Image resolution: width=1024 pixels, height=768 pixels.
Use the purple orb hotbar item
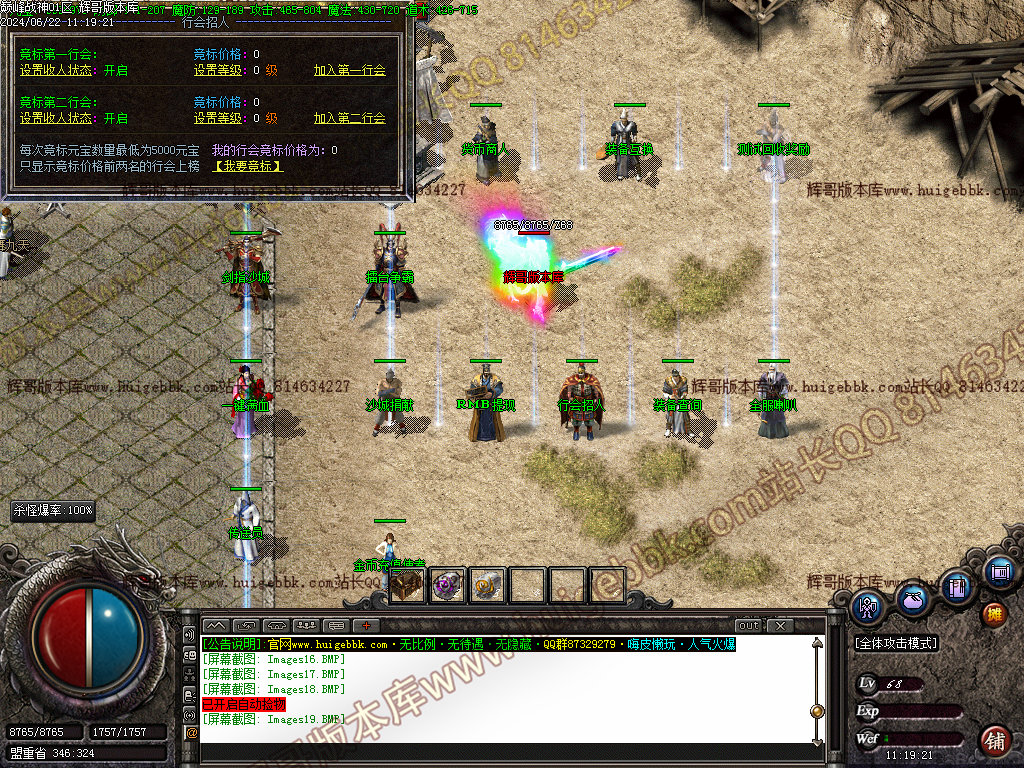(447, 586)
